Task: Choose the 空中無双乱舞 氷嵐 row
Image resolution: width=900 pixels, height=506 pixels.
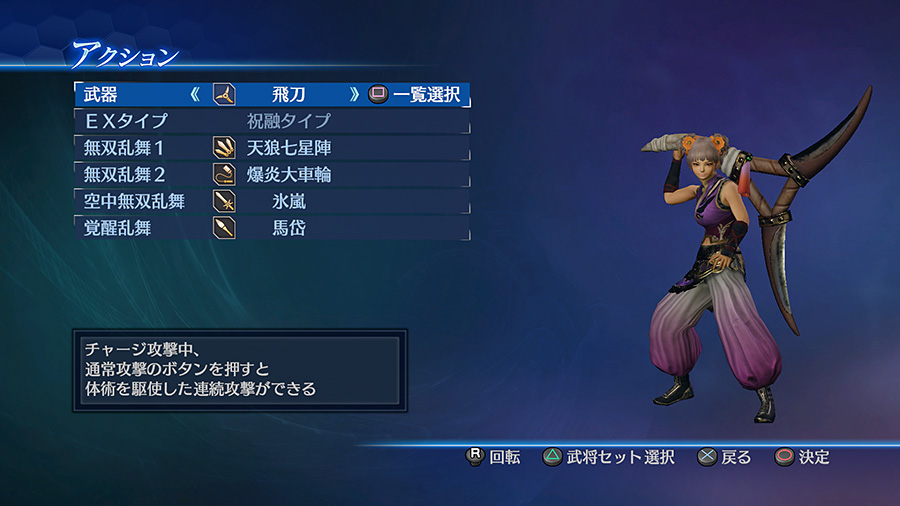Action: 271,201
